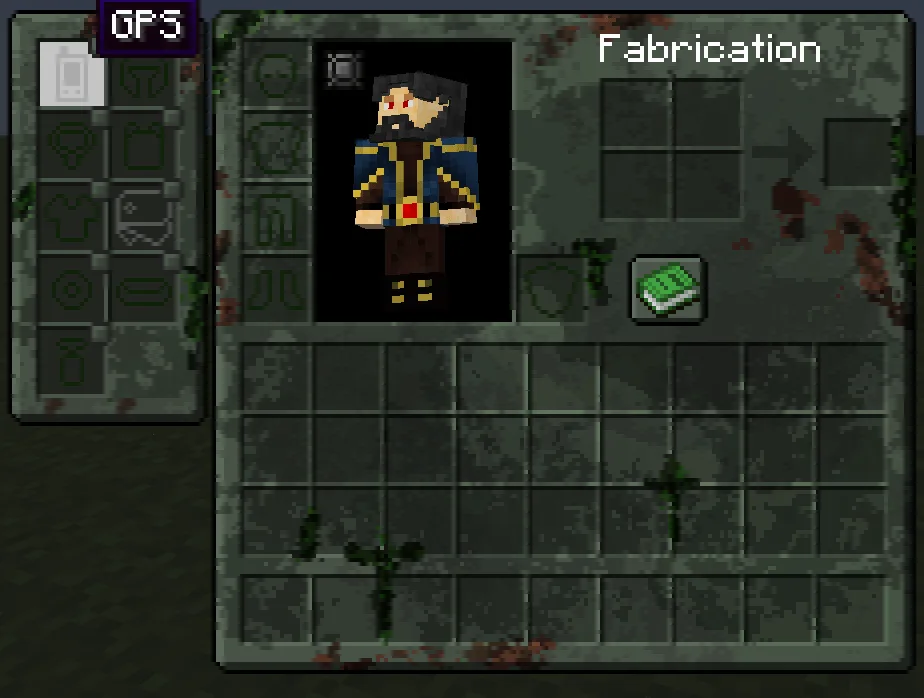Click the Fabrication output slot after the arrow
Image resolution: width=924 pixels, height=698 pixels.
[858, 153]
